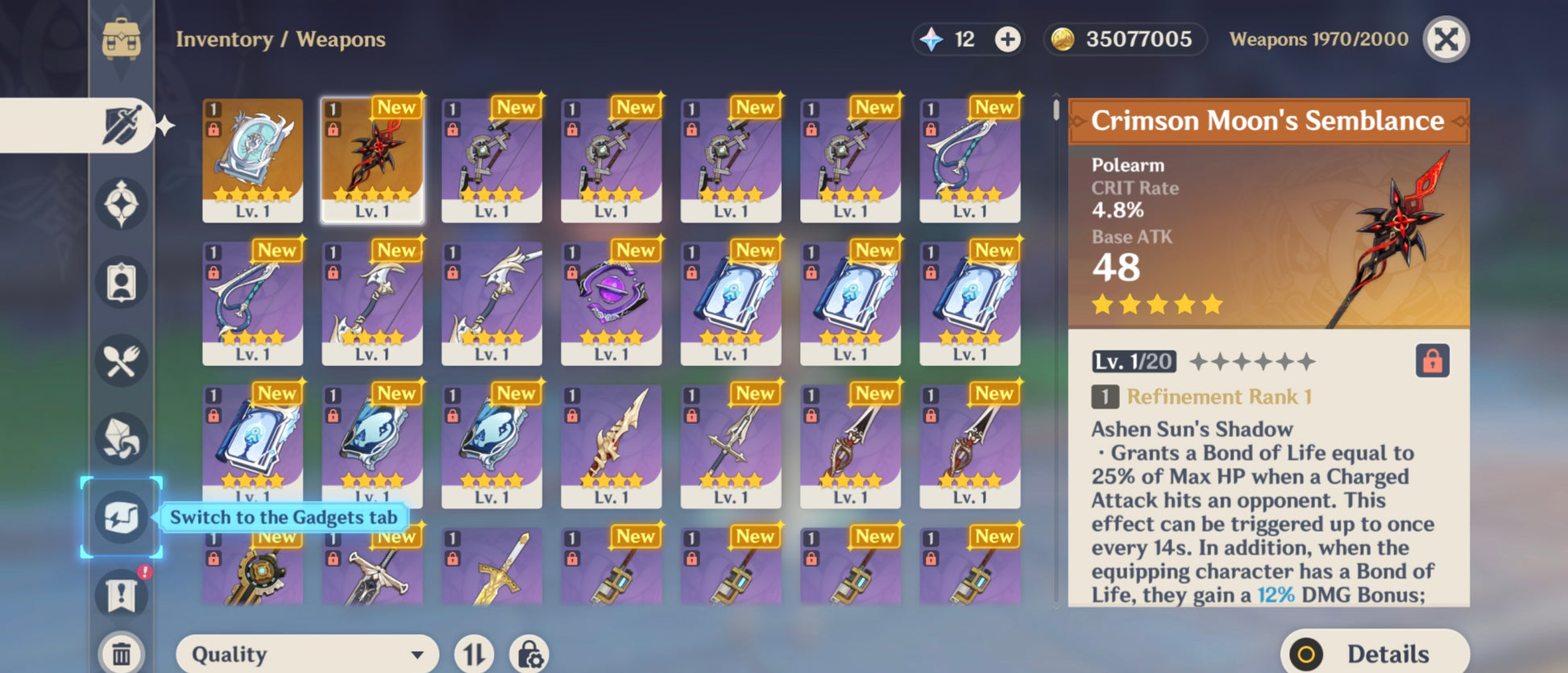This screenshot has height=673, width=1568.
Task: Add more Primogems with the plus button
Action: (x=1007, y=39)
